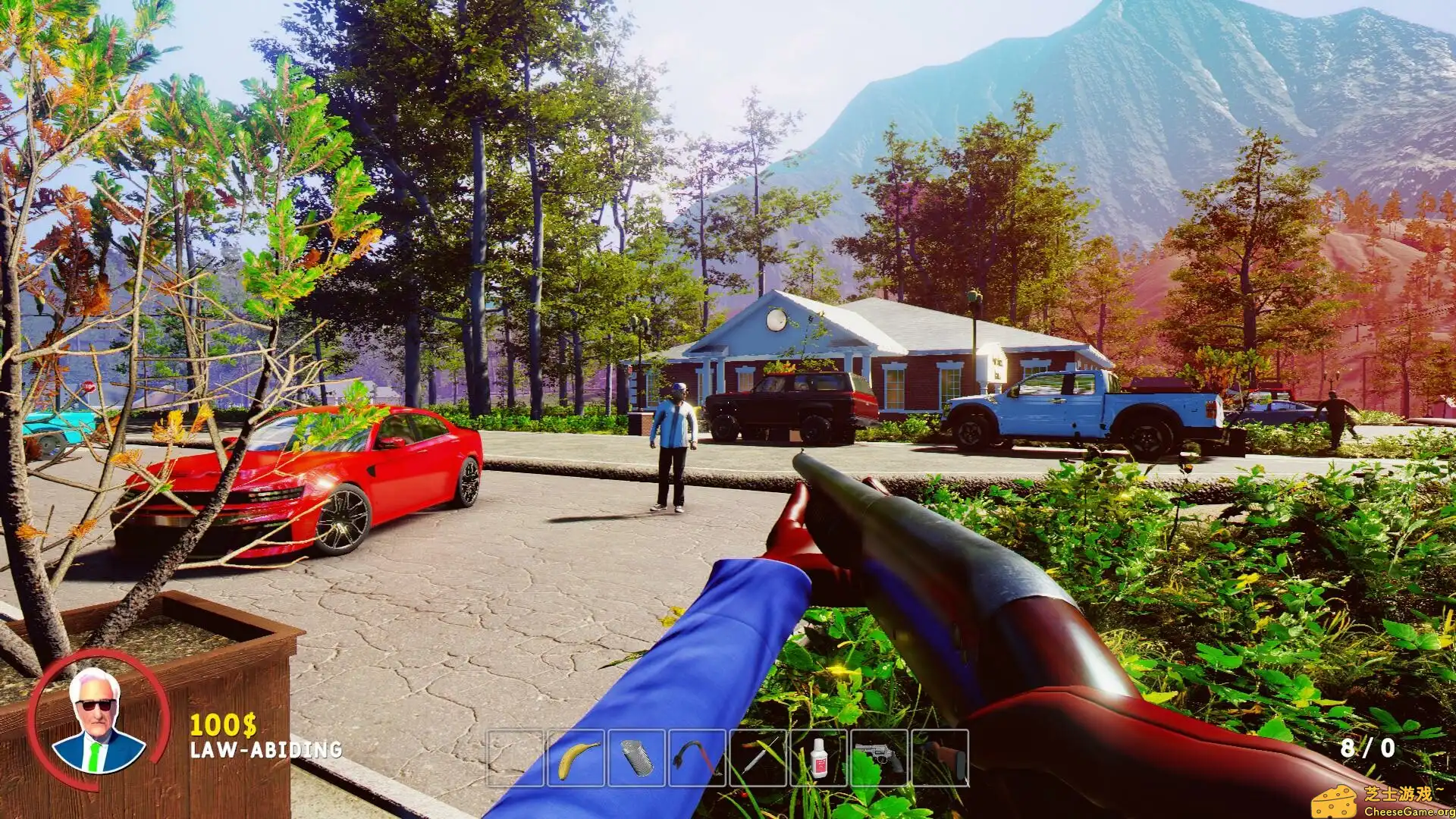Select the banana in the hotbar

(x=576, y=758)
